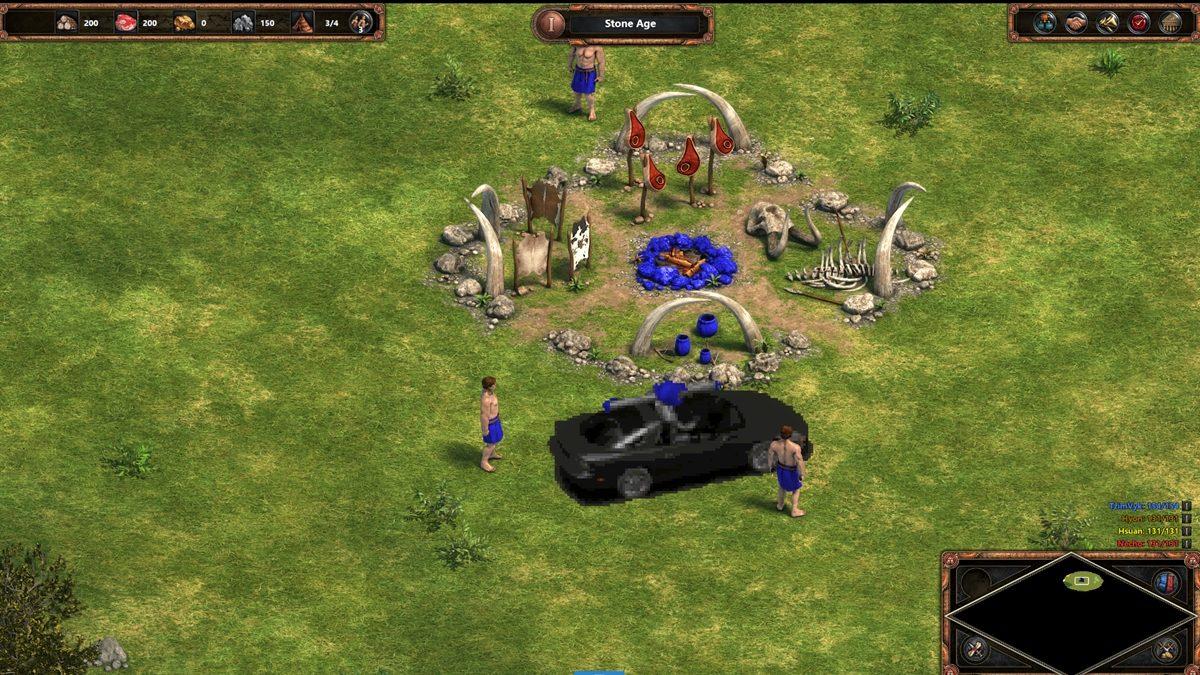Viewport: 1200px width, 675px height.
Task: Toggle the blue and red flags minimap button
Action: pos(1165,582)
